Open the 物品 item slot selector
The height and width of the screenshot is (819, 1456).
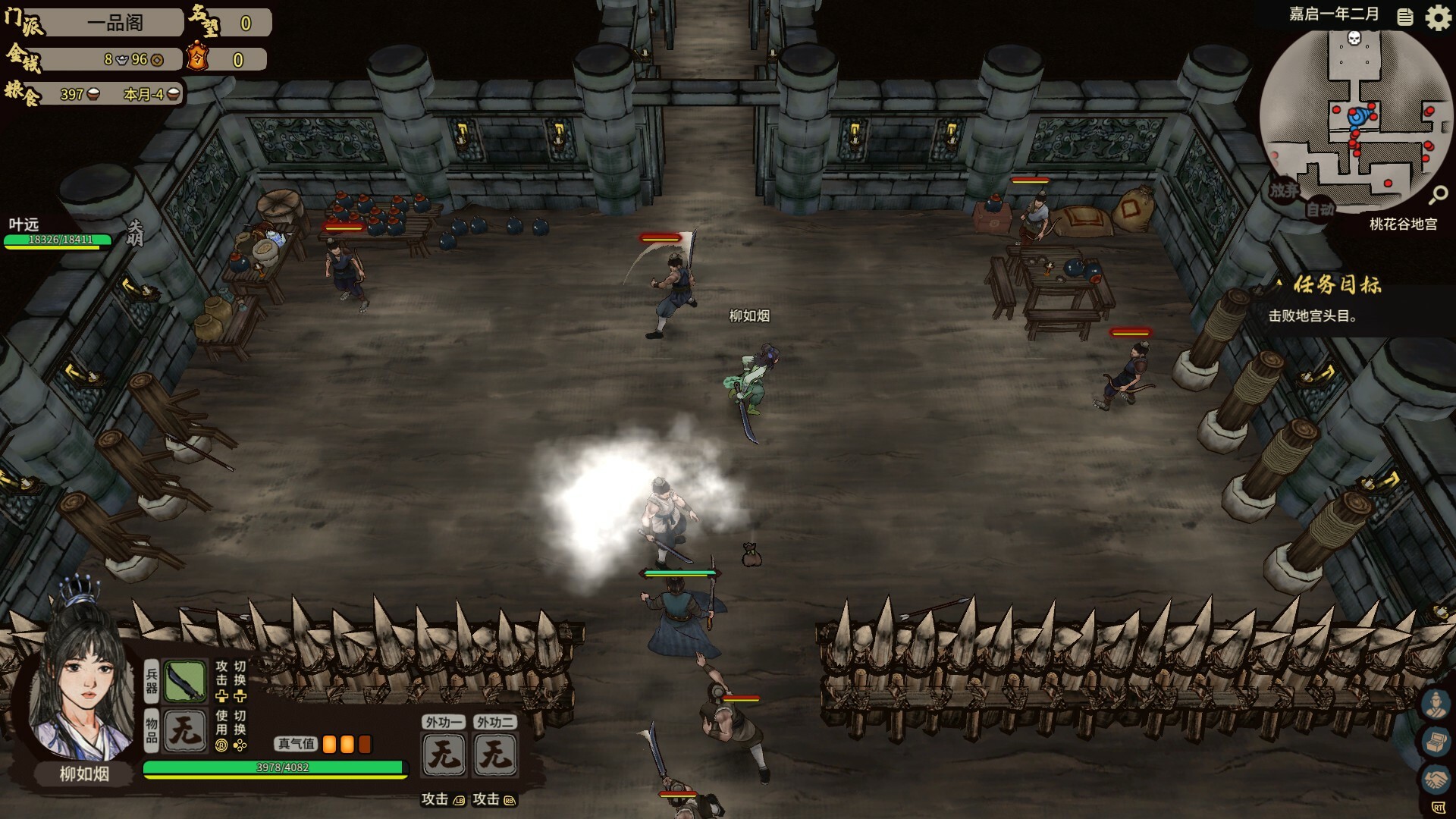coord(184,730)
